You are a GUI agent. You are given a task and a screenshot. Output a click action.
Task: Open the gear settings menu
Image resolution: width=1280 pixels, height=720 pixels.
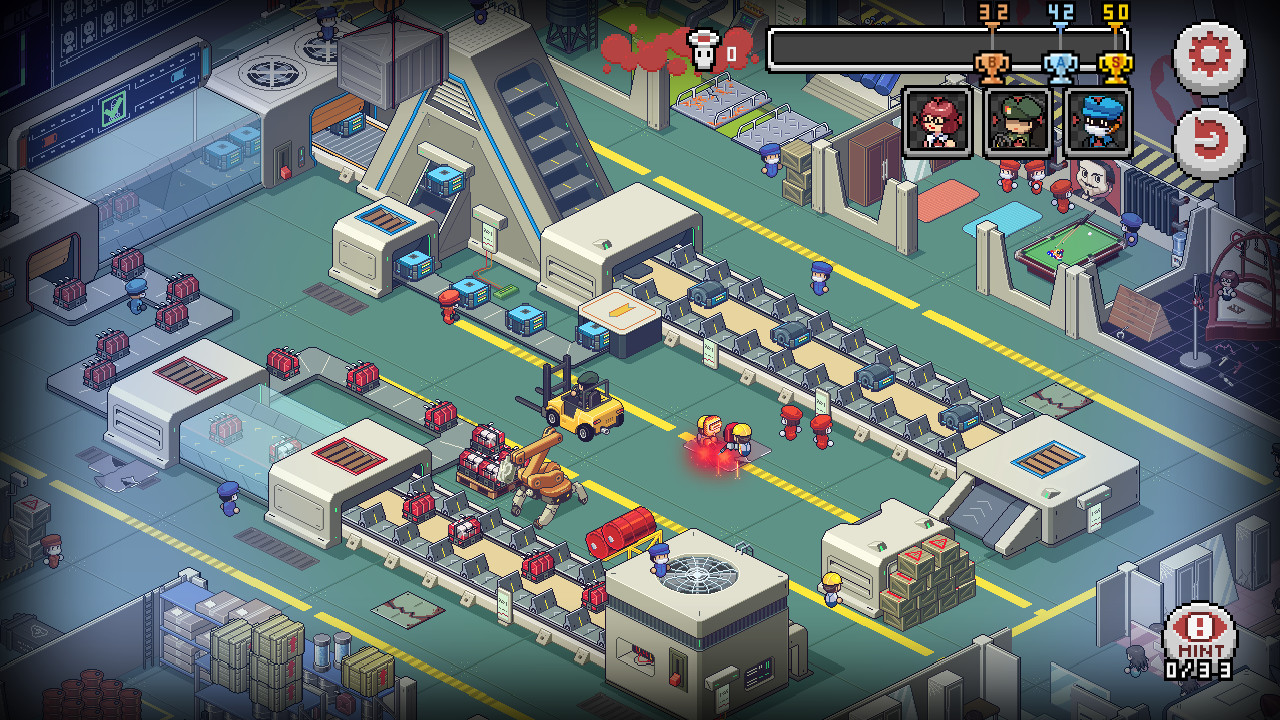point(1209,57)
